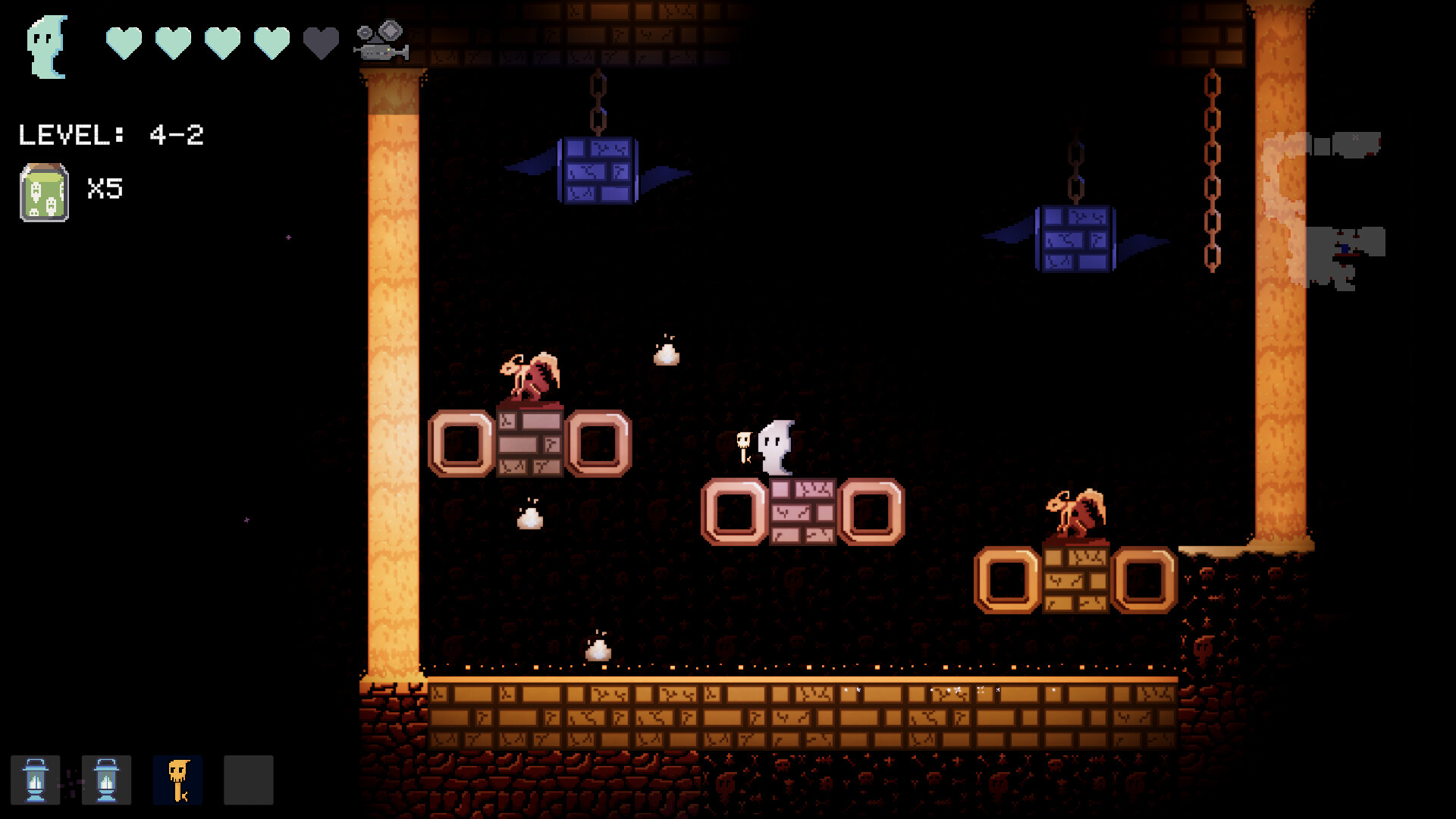Click the long hanging chain near the right pillar
Viewport: 1456px width, 819px height.
pyautogui.click(x=1213, y=167)
